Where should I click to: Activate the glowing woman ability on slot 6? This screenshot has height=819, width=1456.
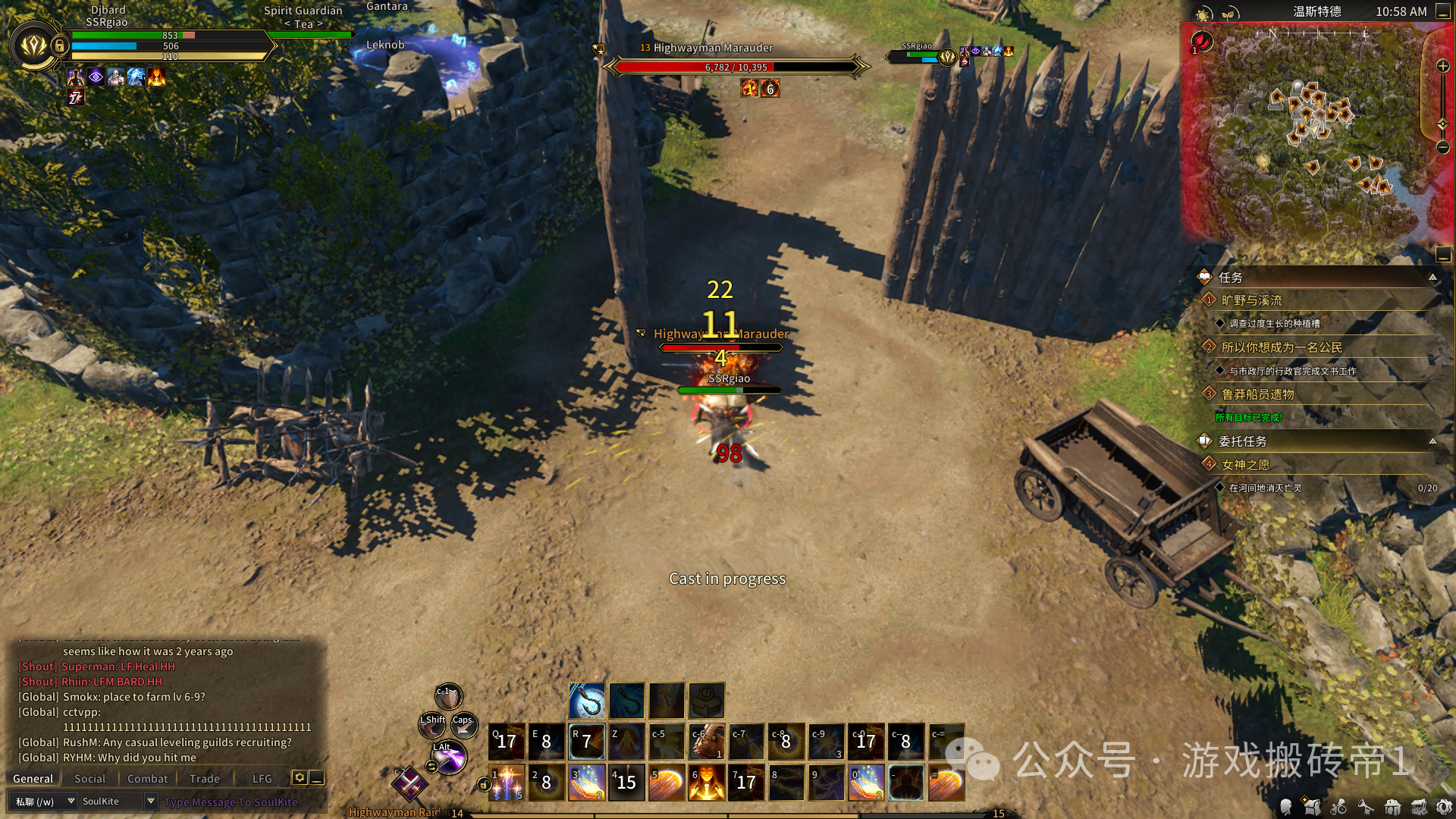tap(707, 782)
